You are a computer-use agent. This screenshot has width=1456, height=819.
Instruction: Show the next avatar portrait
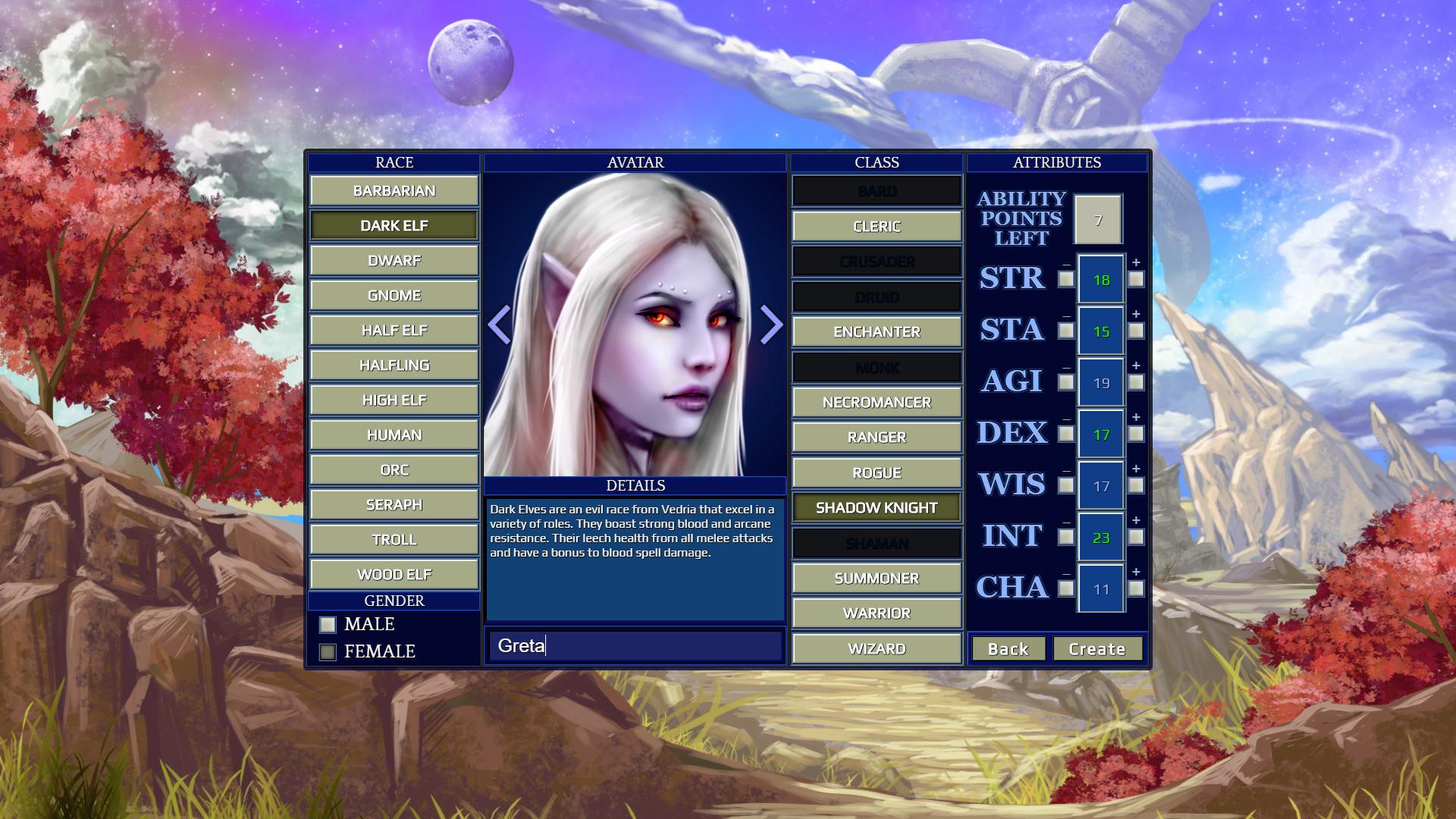(x=770, y=325)
